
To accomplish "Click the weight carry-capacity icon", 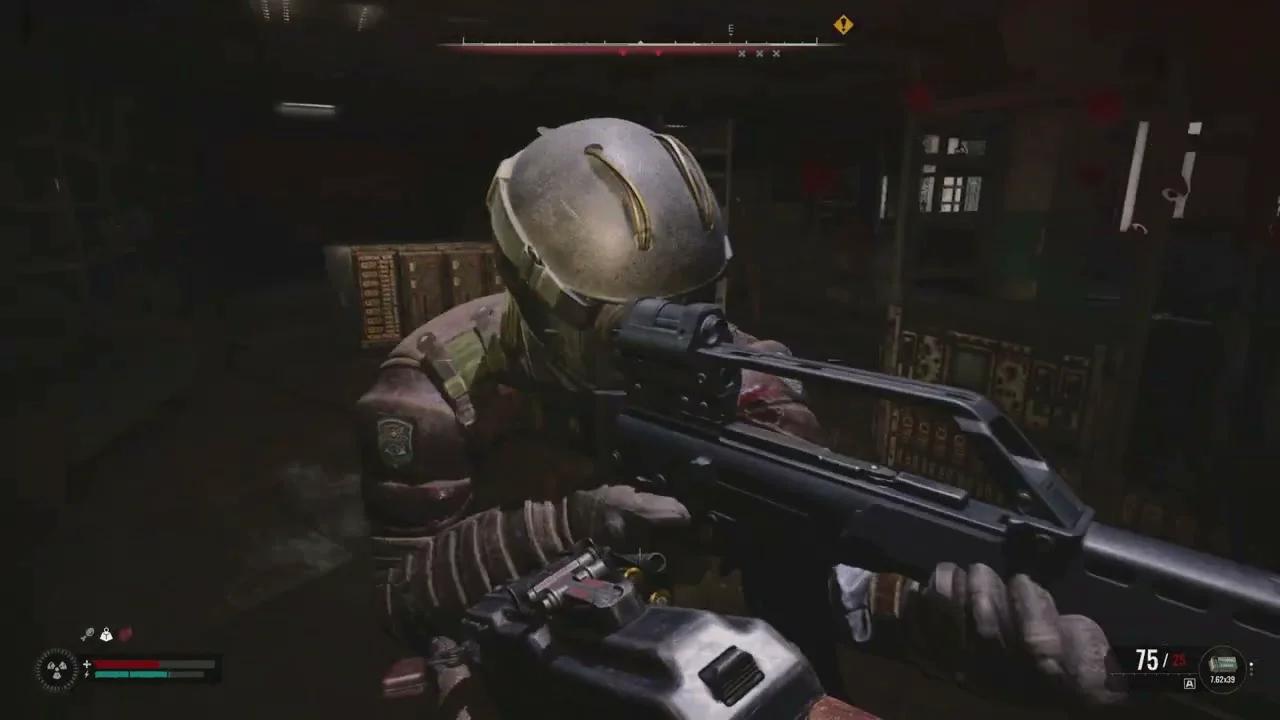I will coord(106,635).
